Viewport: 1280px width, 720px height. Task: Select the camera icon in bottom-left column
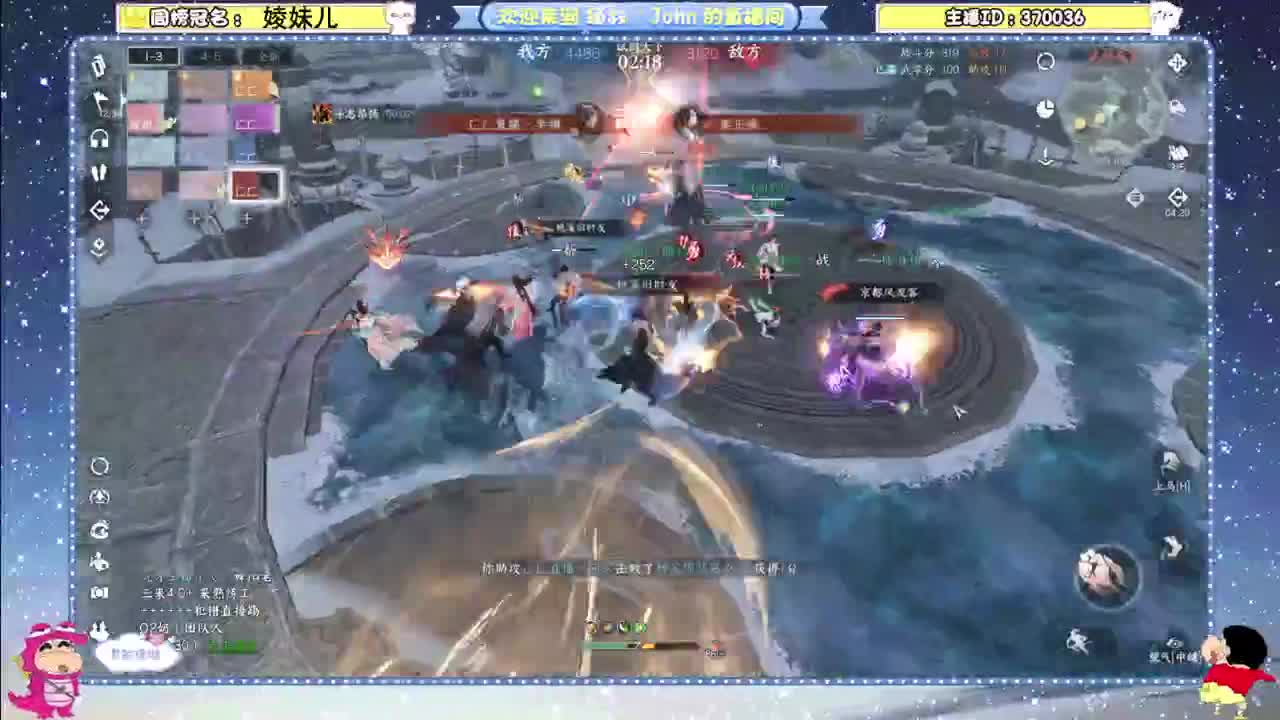tap(99, 591)
